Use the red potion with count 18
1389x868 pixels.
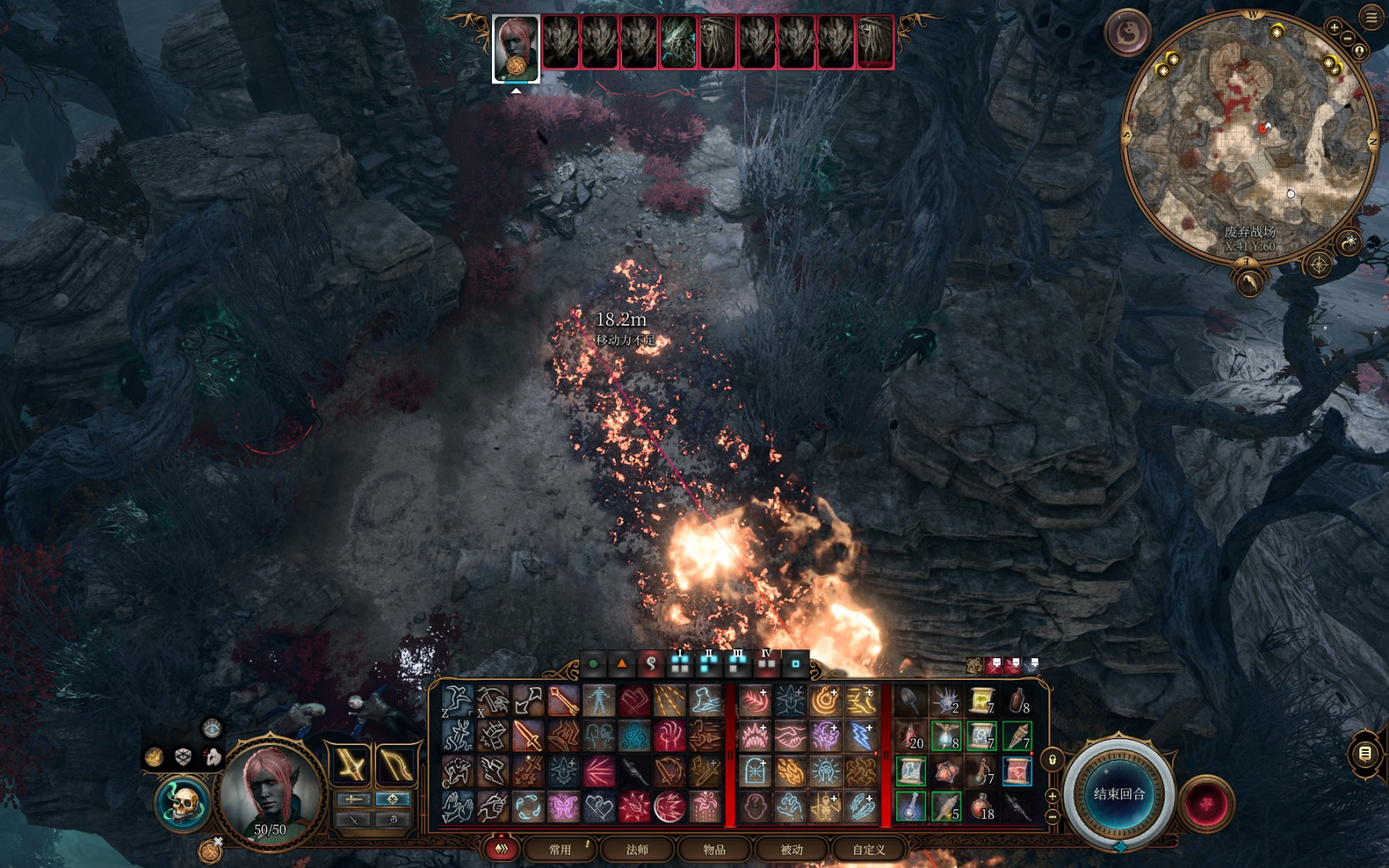(981, 806)
